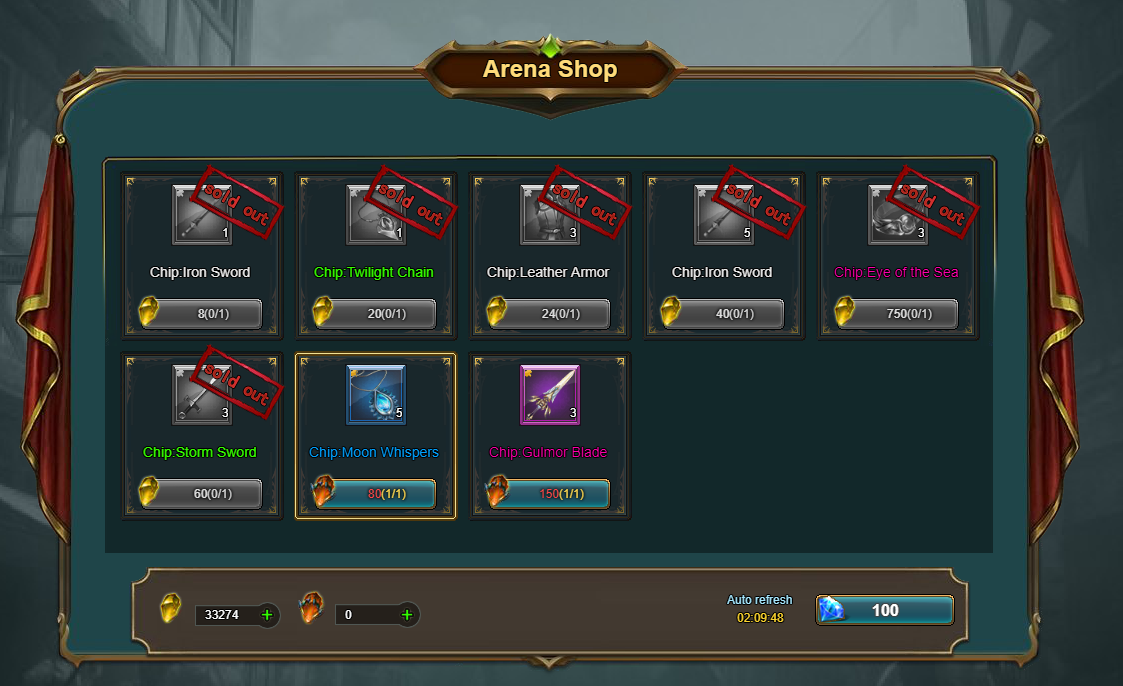Select the sold-out Leather Armor icon
The width and height of the screenshot is (1123, 686).
pos(550,214)
